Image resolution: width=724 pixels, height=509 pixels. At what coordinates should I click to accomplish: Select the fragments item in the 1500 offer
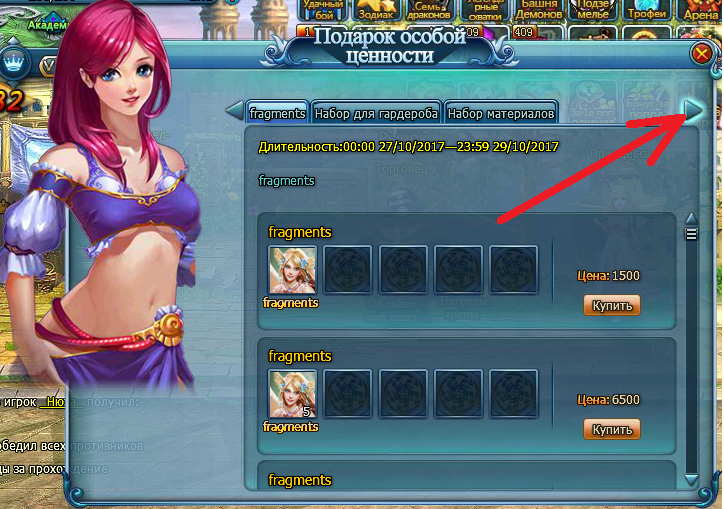(x=293, y=270)
